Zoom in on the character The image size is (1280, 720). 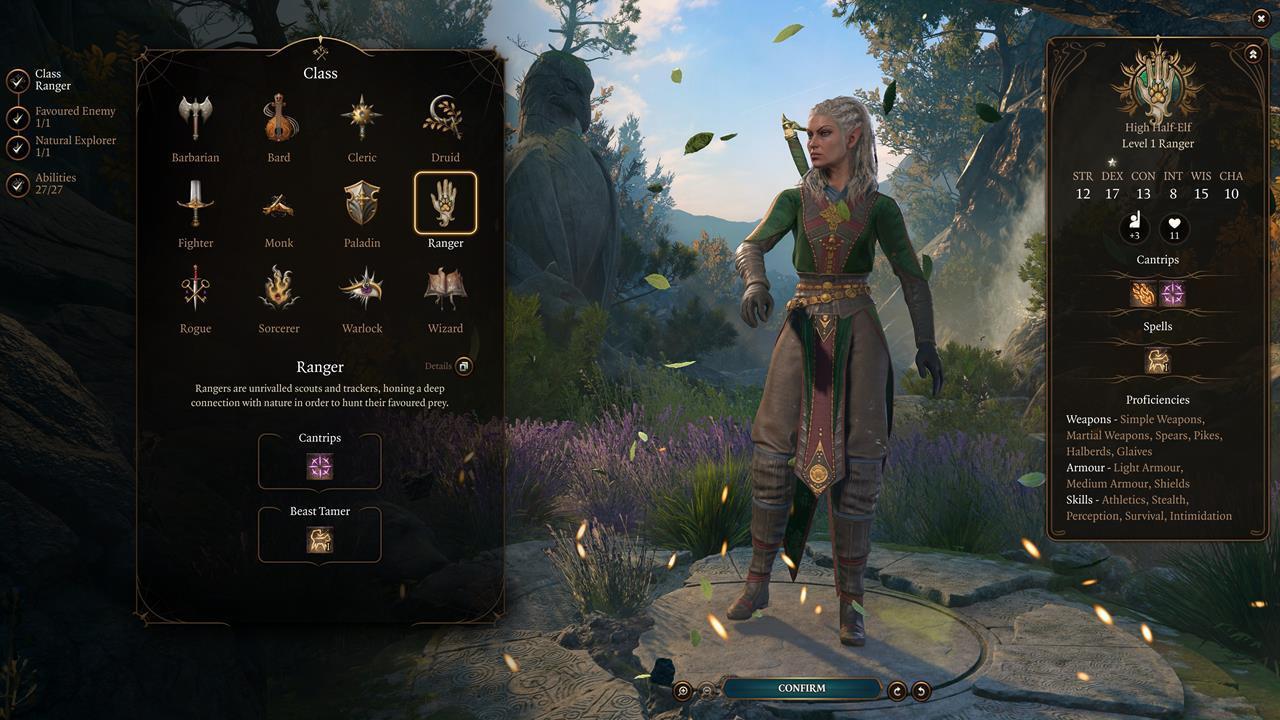tap(683, 690)
